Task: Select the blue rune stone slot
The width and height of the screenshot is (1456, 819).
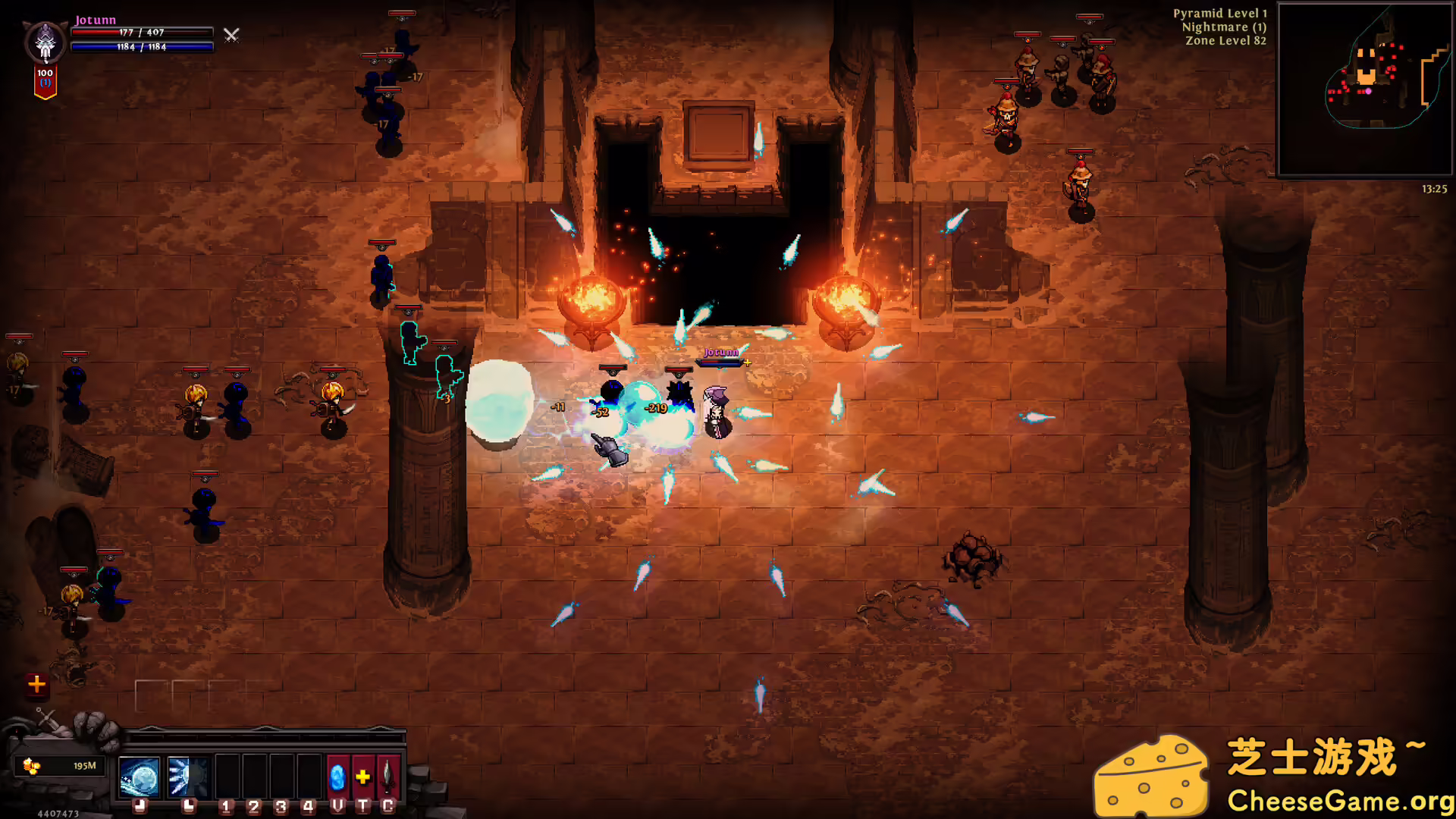Action: point(337,777)
